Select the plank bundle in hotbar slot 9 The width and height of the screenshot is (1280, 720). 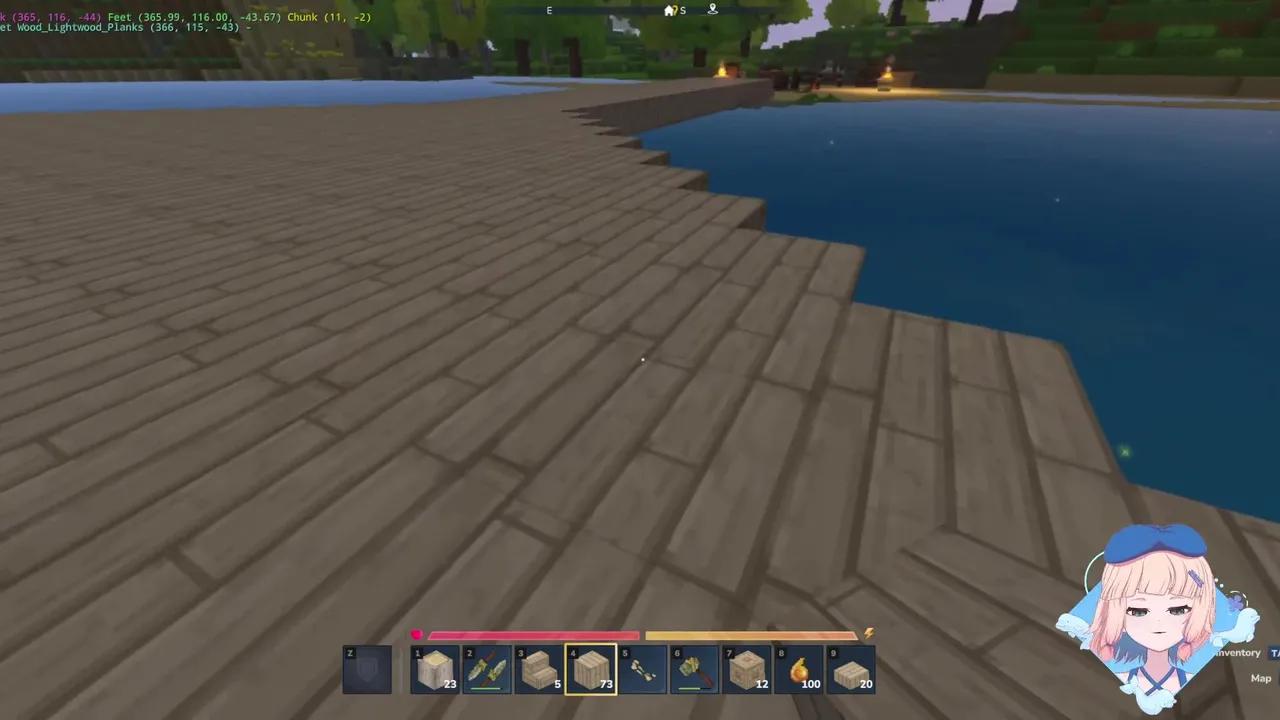pos(851,668)
